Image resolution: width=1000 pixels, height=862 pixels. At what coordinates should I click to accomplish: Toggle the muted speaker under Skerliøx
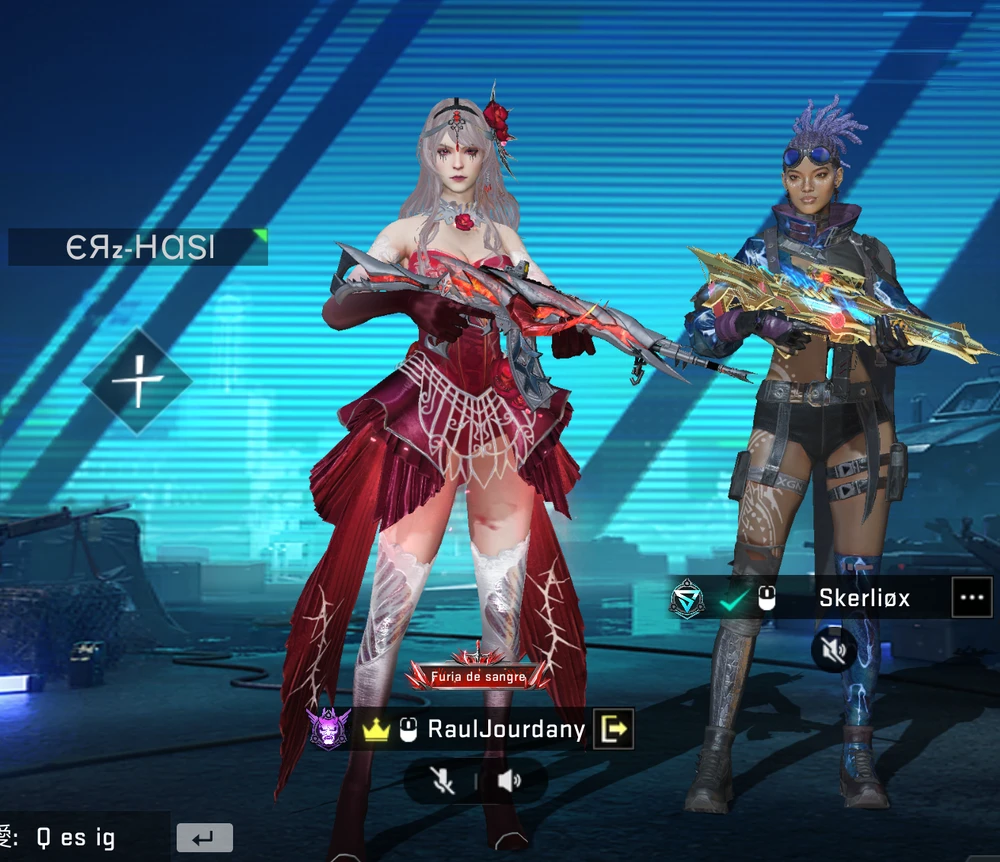(x=834, y=652)
